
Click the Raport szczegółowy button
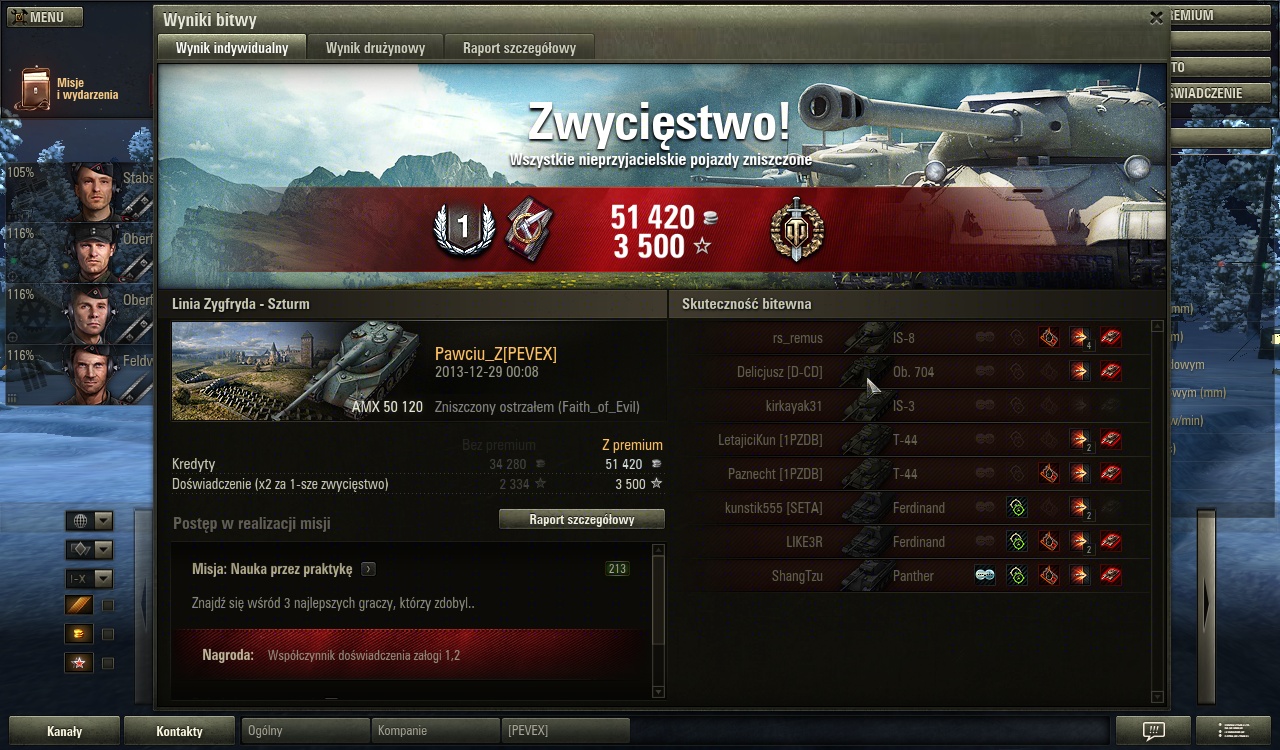tap(581, 519)
